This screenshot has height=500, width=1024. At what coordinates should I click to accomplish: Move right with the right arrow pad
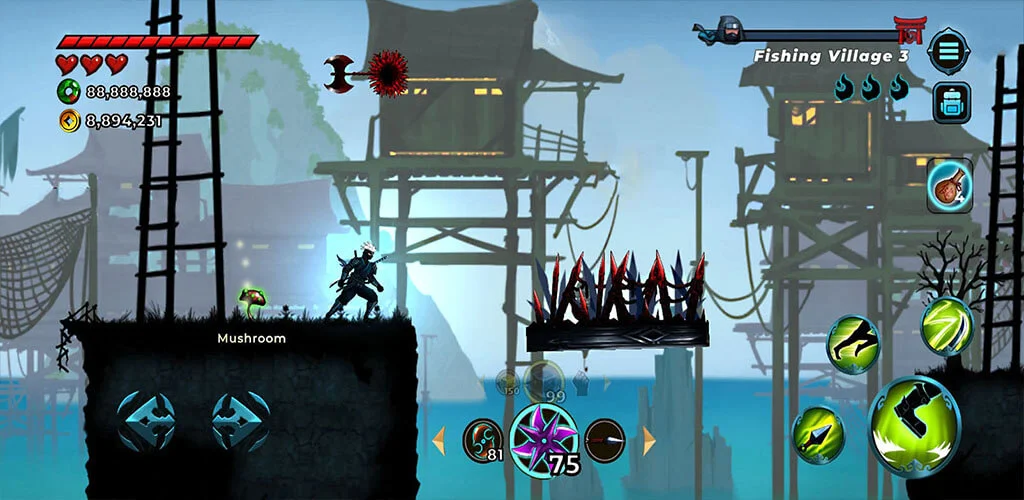pyautogui.click(x=240, y=420)
